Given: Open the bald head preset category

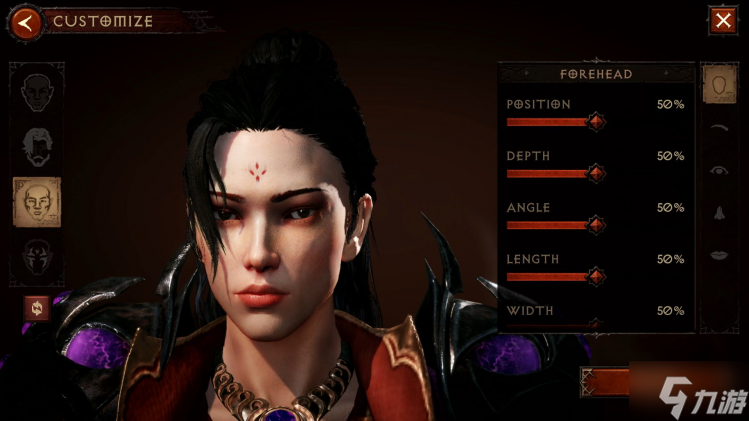Looking at the screenshot, I should [x=37, y=92].
